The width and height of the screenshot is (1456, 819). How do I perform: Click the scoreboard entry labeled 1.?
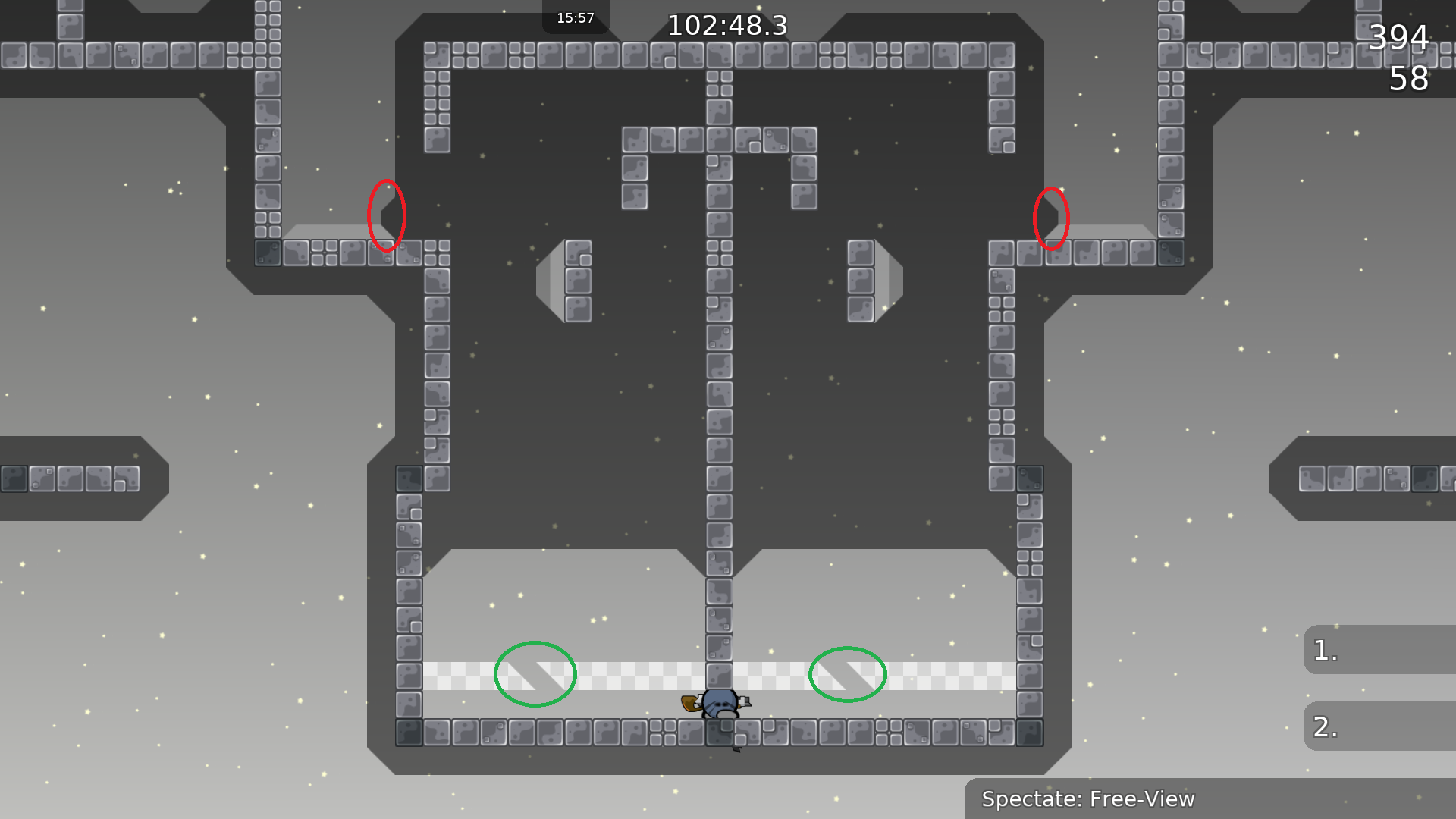(1323, 650)
